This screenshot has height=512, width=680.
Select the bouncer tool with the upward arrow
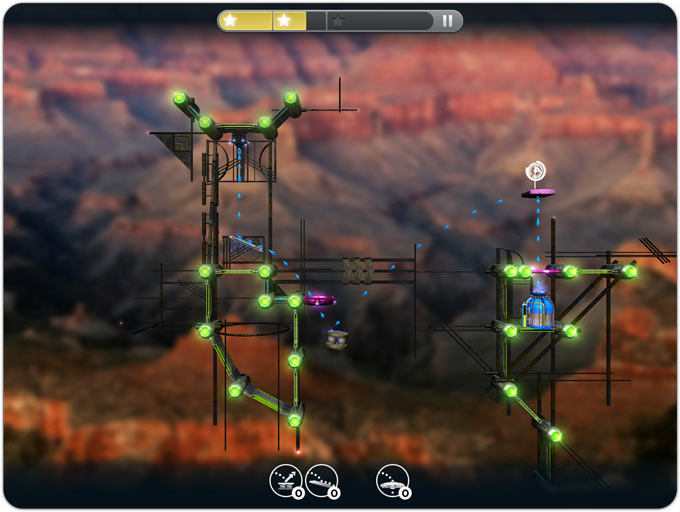pyautogui.click(x=285, y=481)
